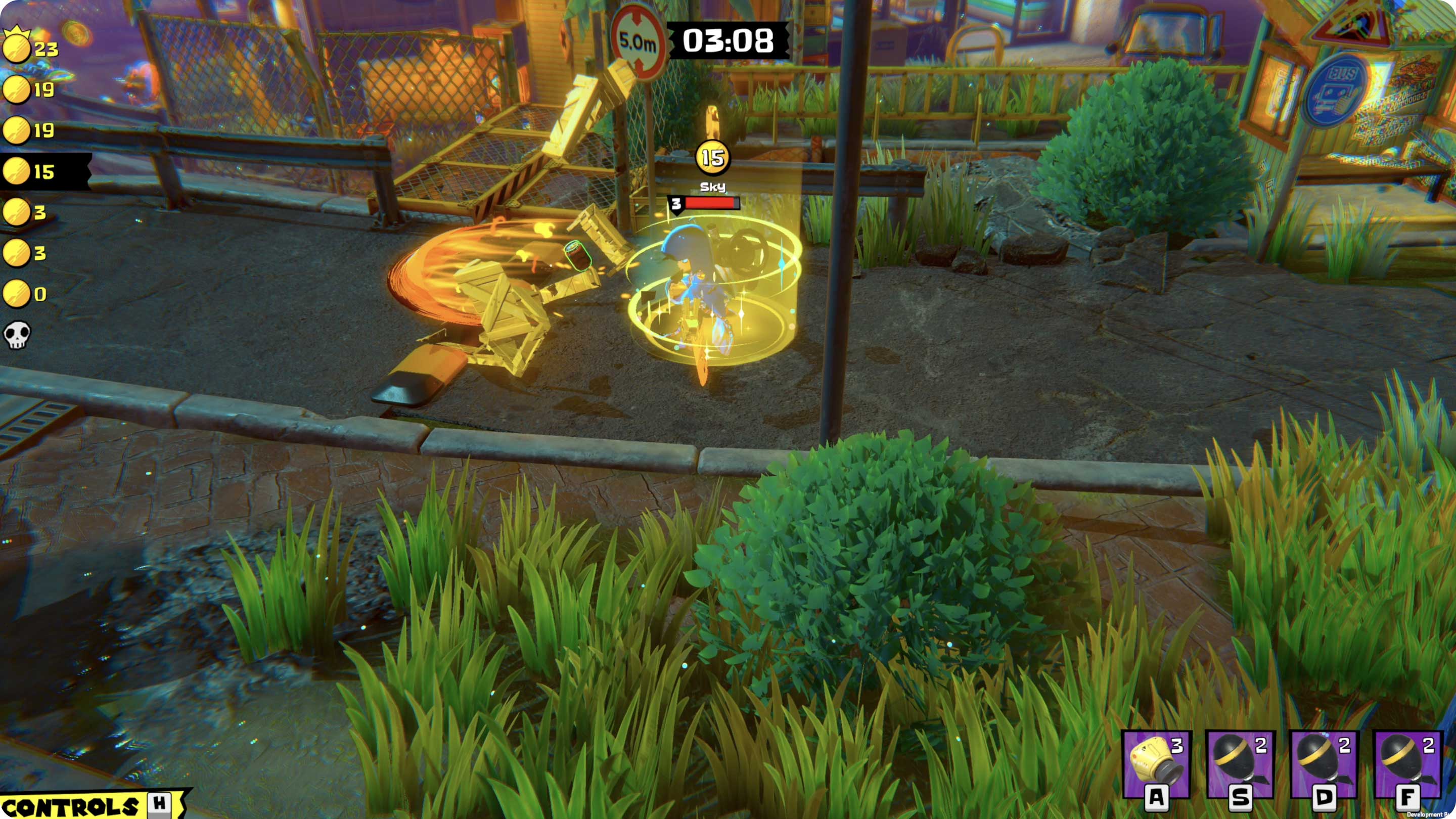Activate the black bomb in slot D
This screenshot has width=1456, height=819.
point(1323,764)
